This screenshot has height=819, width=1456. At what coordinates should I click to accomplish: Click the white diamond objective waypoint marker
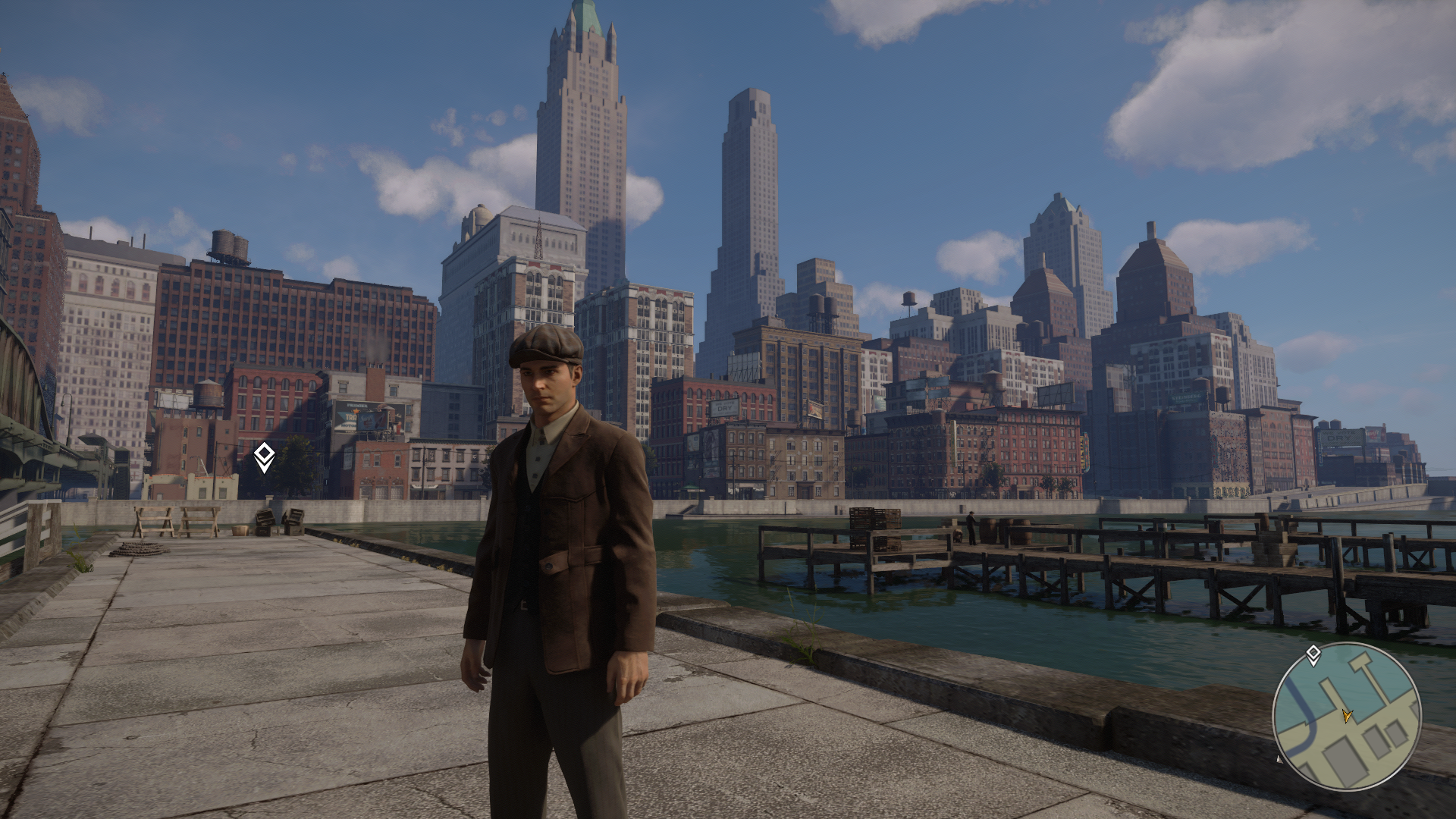[x=264, y=457]
